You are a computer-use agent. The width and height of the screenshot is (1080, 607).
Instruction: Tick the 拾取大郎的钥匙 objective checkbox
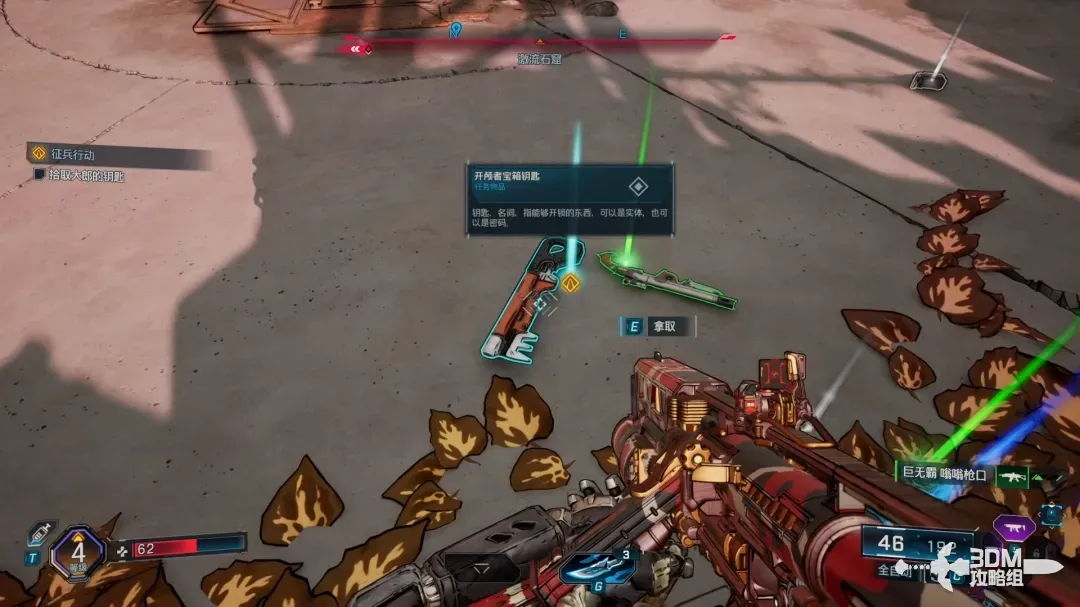[40, 175]
